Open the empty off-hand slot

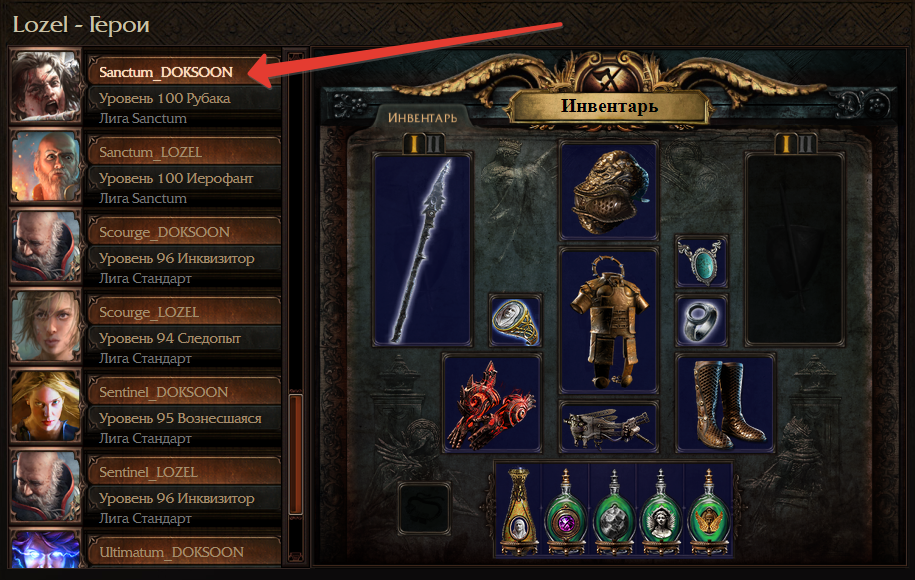[795, 248]
